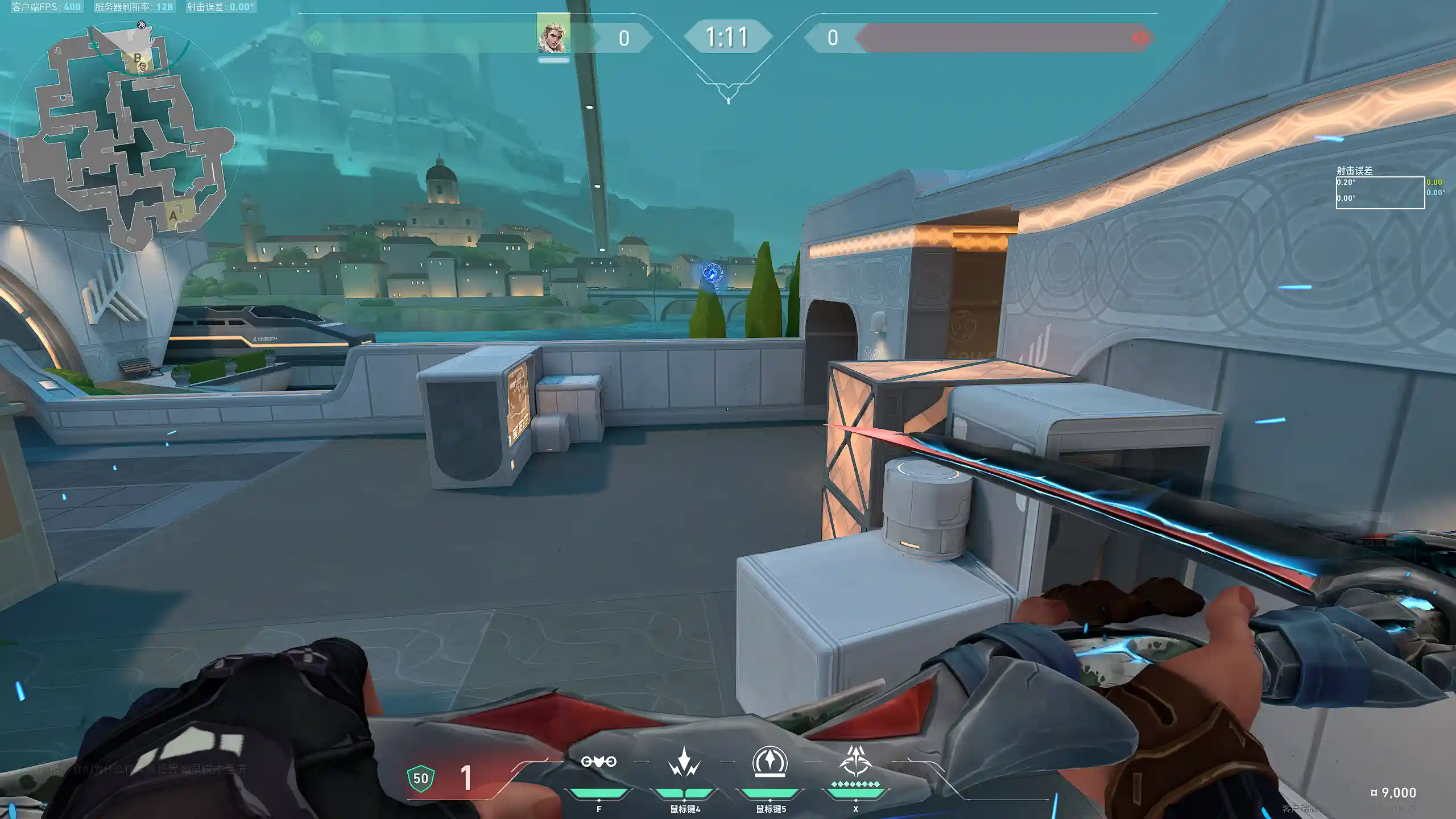1456x819 pixels.
Task: Choose the Recon Bolt ability icon
Action: tap(770, 762)
